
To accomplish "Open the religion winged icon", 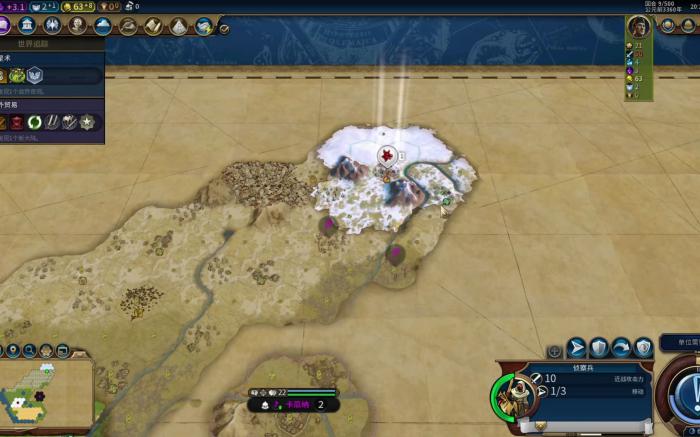I will 52,26.
